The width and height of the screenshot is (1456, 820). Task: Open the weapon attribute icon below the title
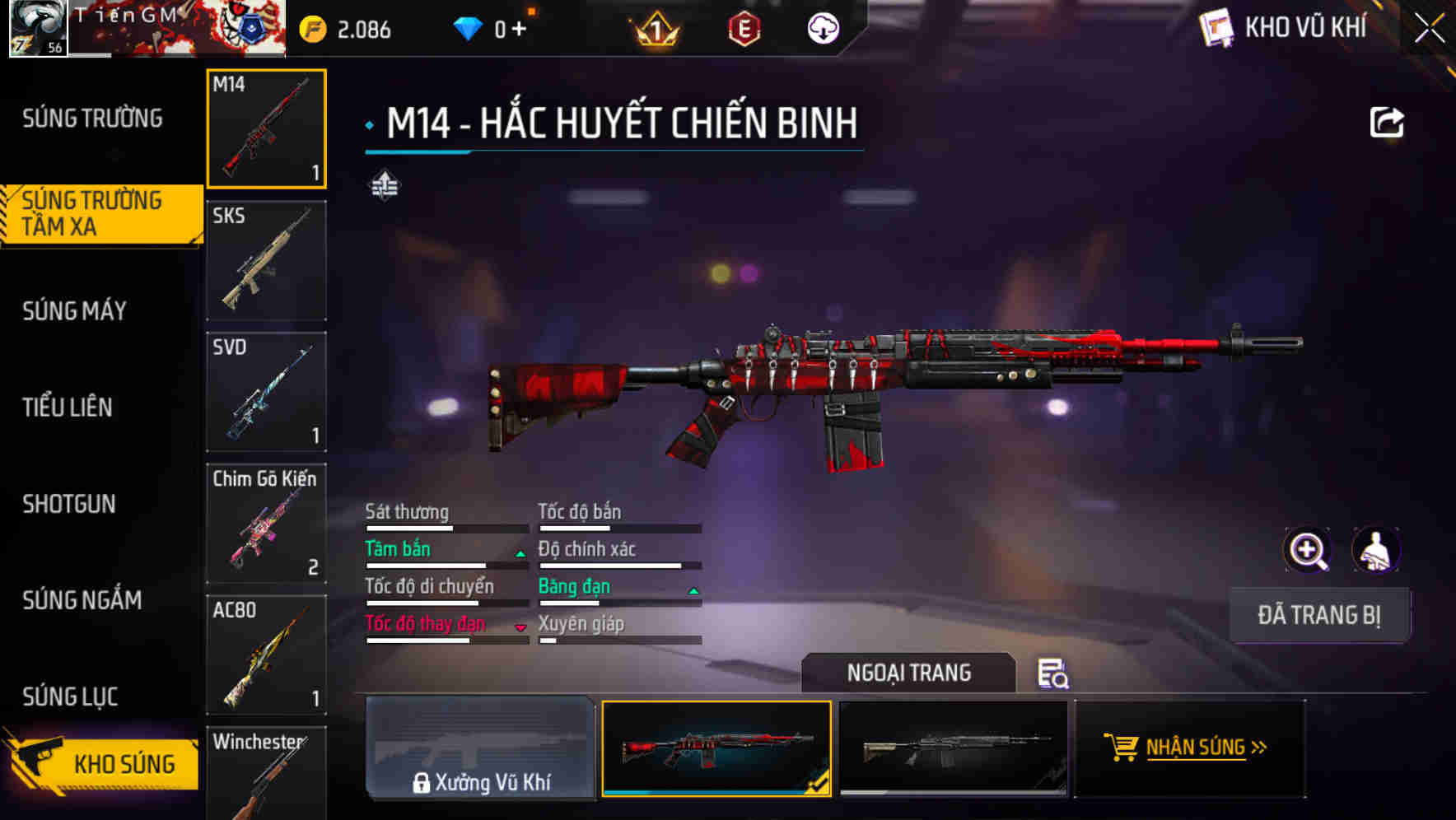click(x=384, y=186)
